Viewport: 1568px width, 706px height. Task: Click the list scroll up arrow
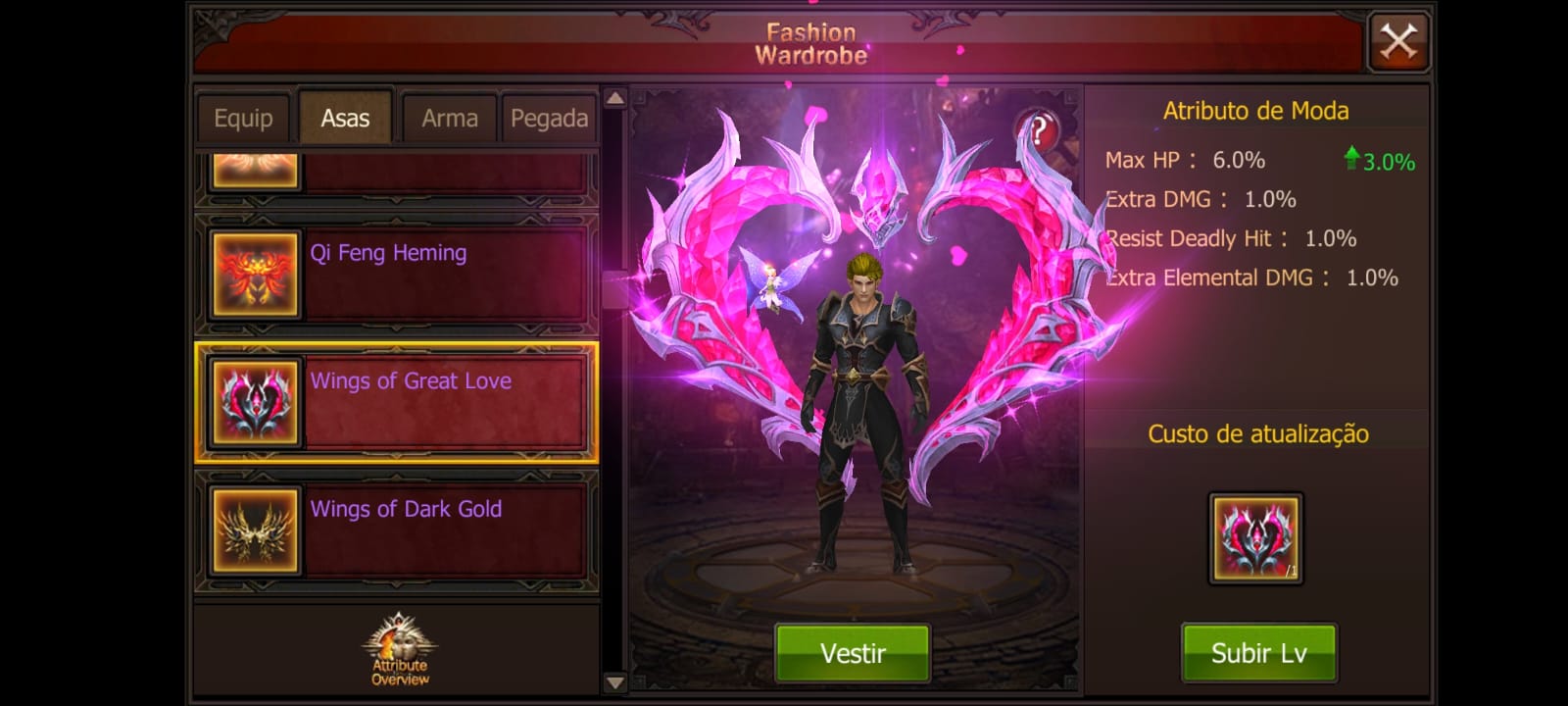[x=614, y=98]
